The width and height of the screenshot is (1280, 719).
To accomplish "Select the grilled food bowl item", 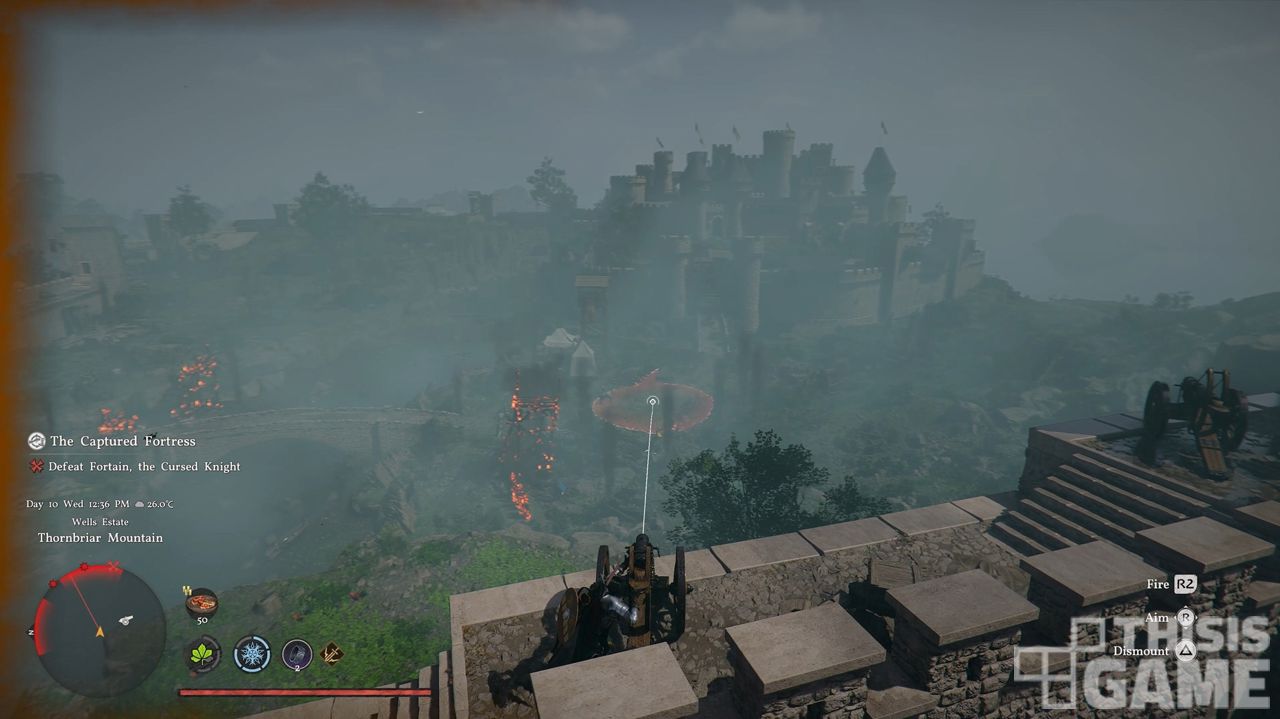I will click(202, 603).
